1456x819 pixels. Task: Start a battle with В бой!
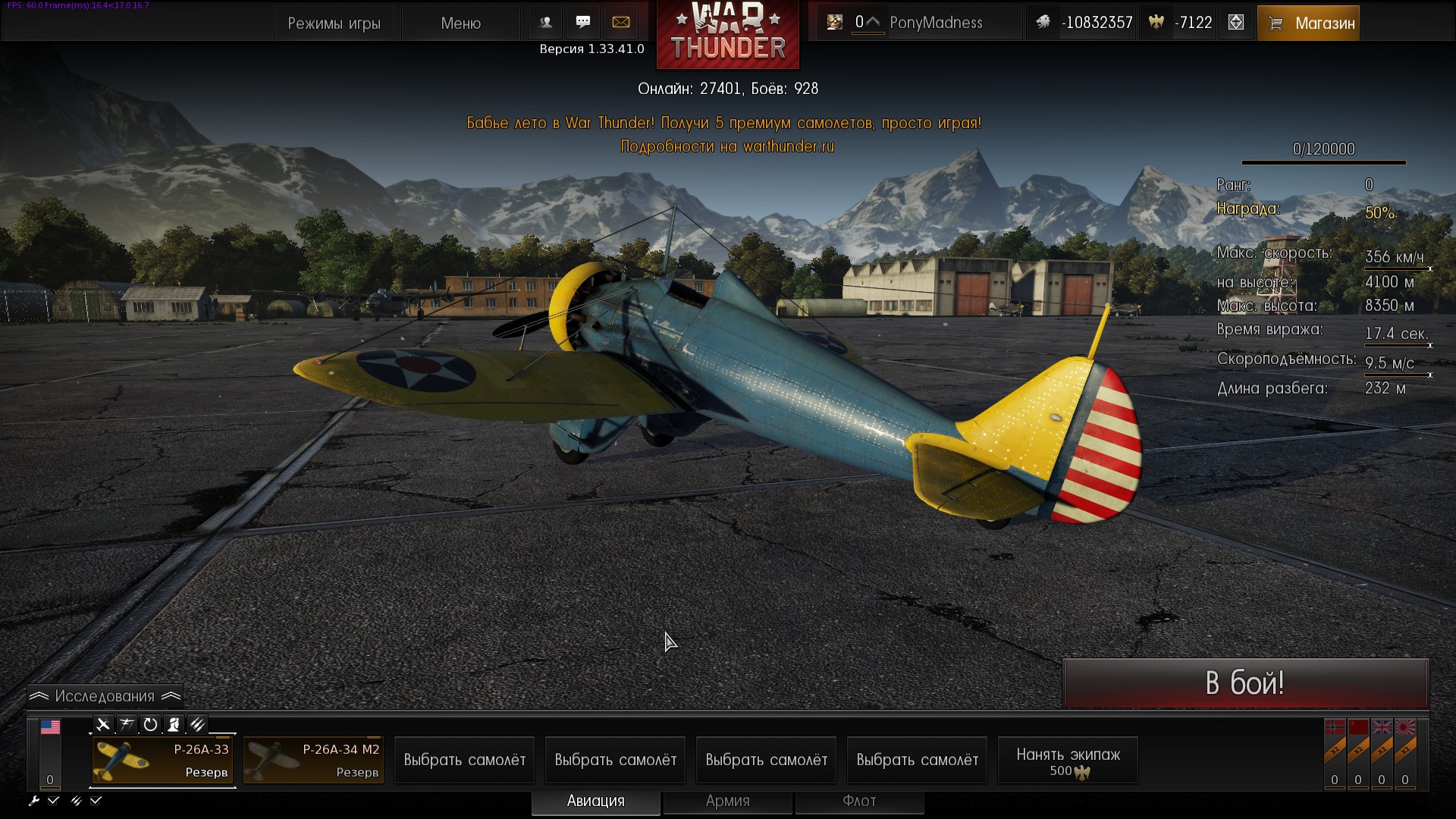(x=1245, y=683)
